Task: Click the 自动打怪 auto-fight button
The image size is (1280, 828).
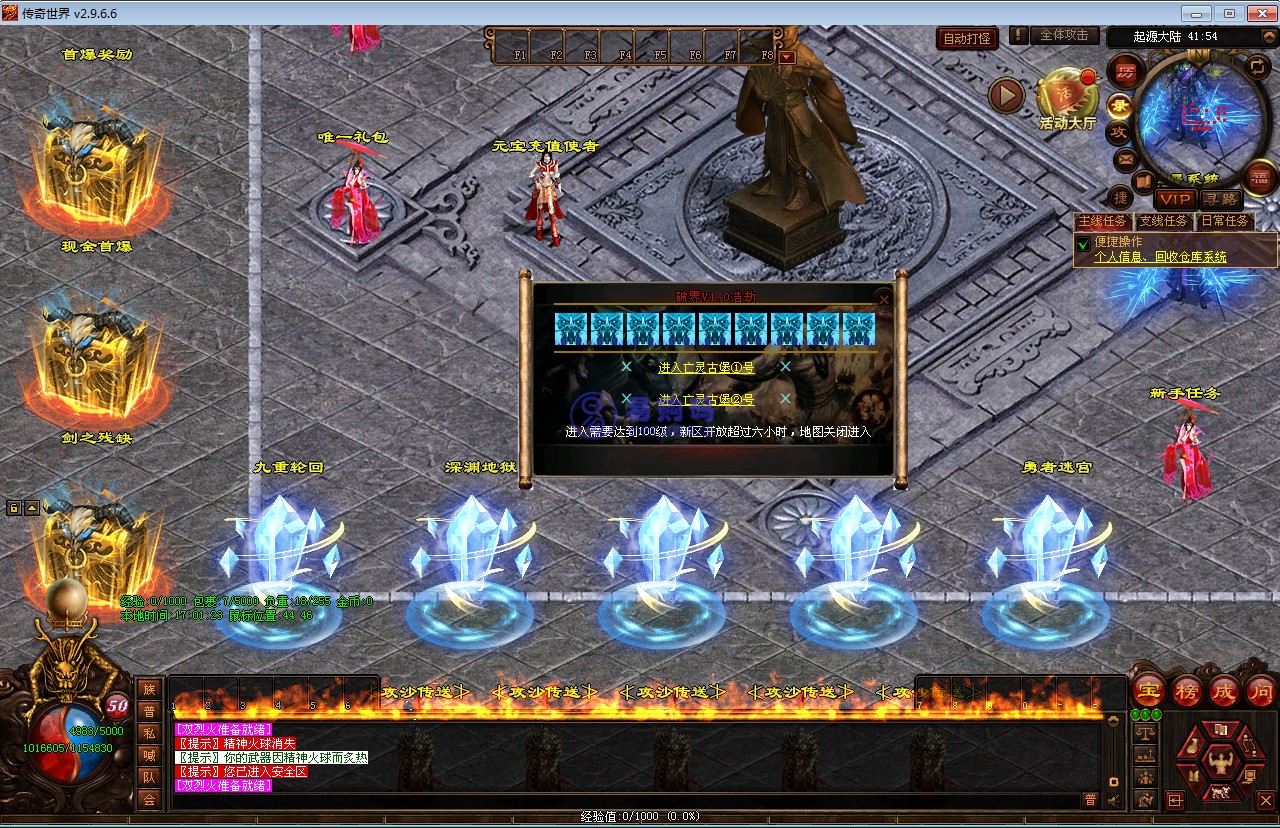Action: [x=968, y=38]
